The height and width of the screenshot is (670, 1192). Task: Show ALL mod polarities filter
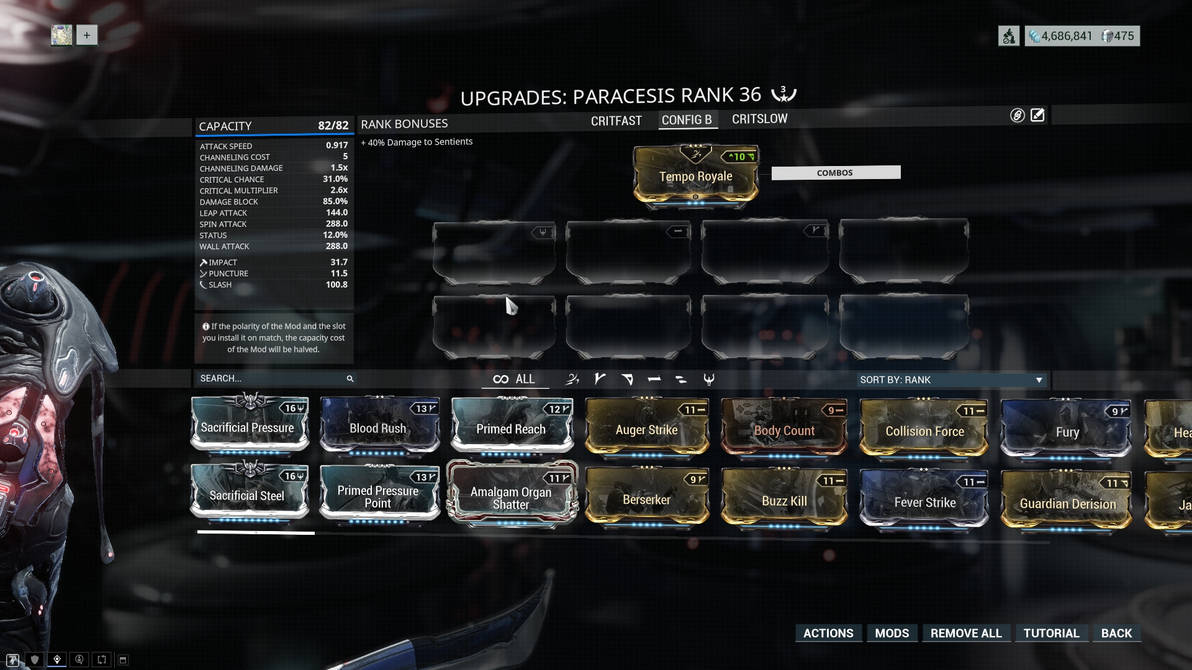(x=514, y=379)
